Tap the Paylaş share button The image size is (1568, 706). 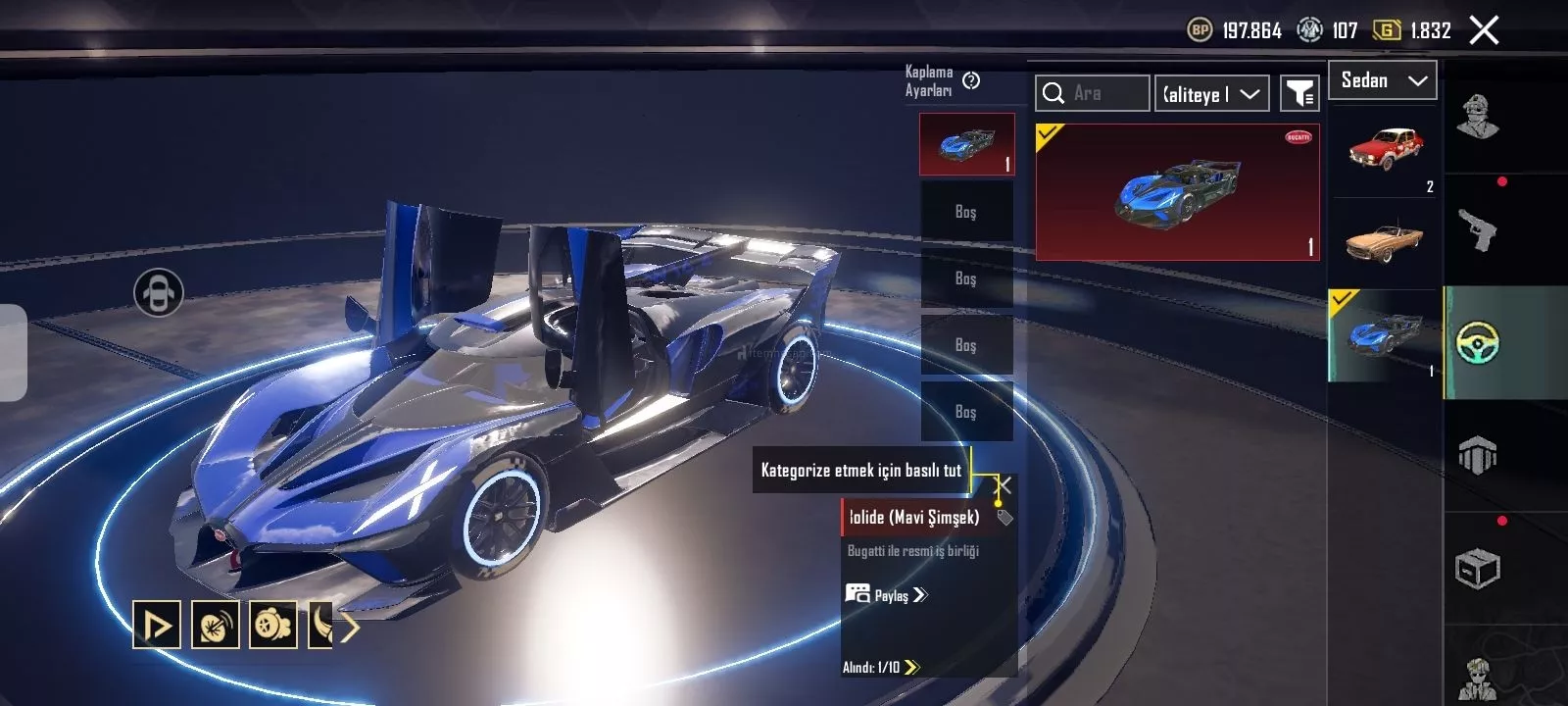886,595
